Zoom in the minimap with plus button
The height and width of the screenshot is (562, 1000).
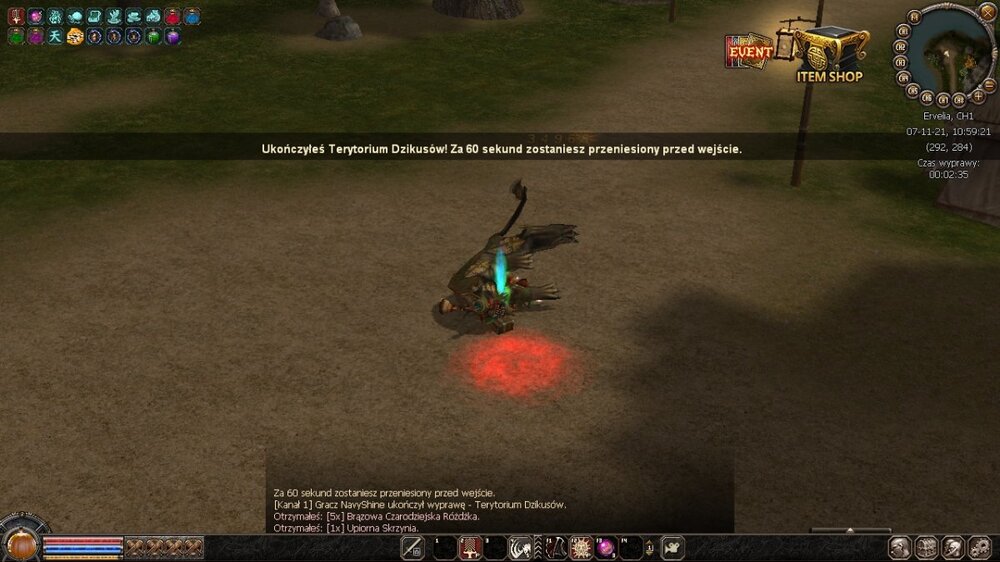point(978,96)
